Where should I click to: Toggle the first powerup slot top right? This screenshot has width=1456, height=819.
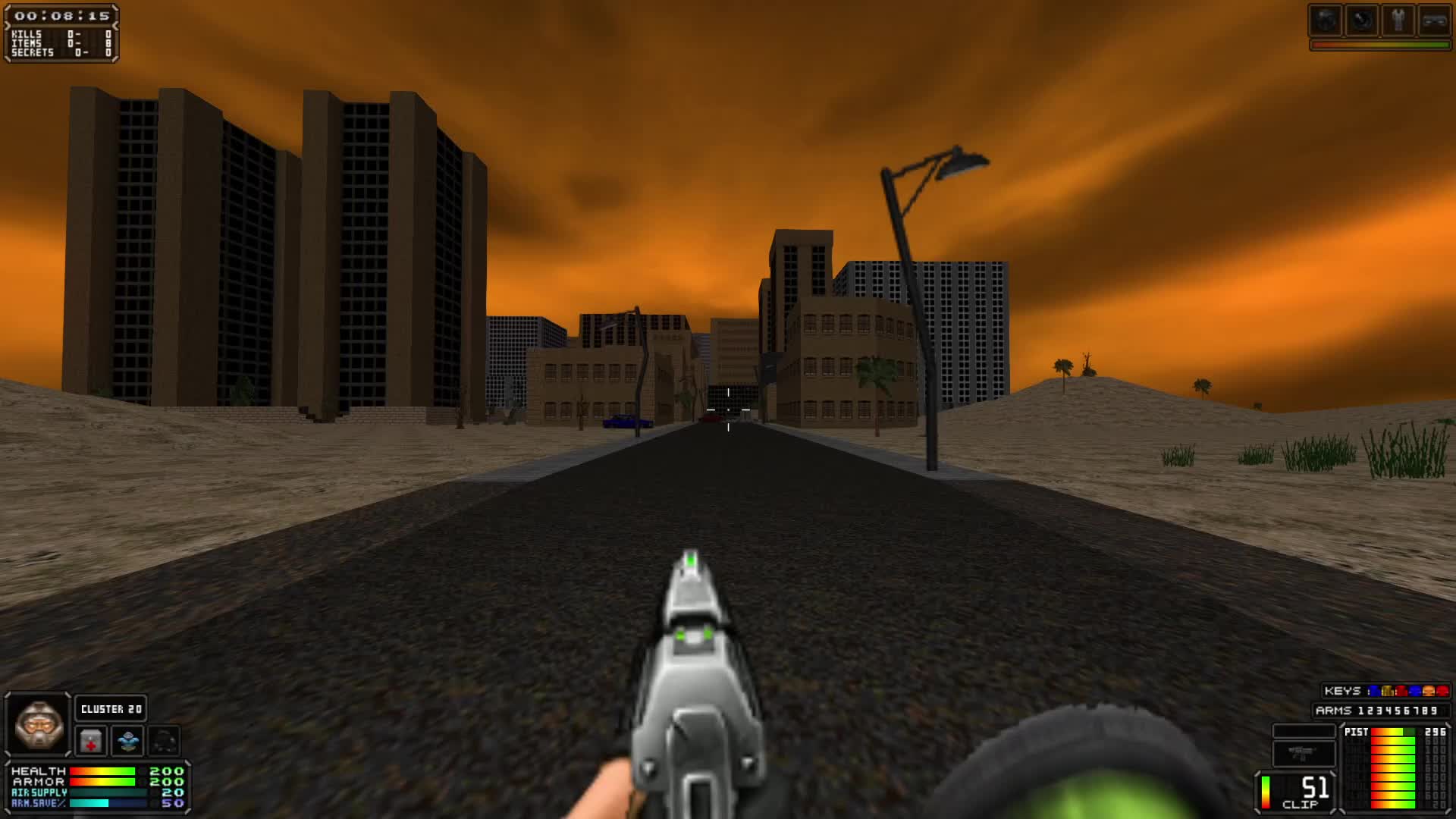point(1326,20)
